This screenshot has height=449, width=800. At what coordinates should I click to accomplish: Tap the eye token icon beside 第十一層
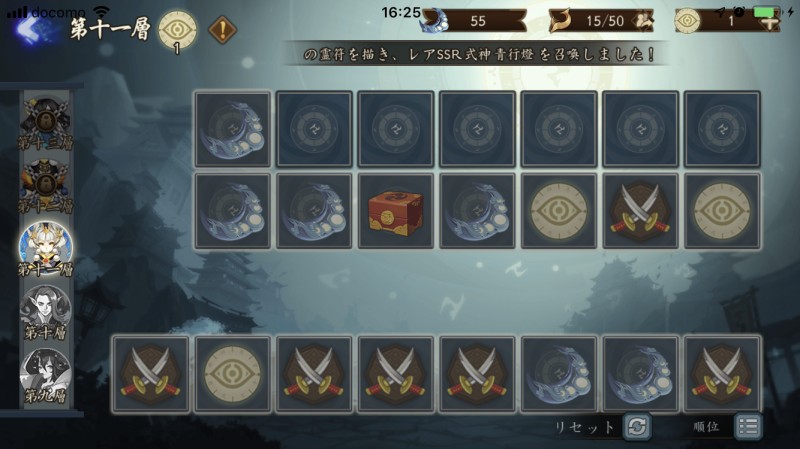177,28
